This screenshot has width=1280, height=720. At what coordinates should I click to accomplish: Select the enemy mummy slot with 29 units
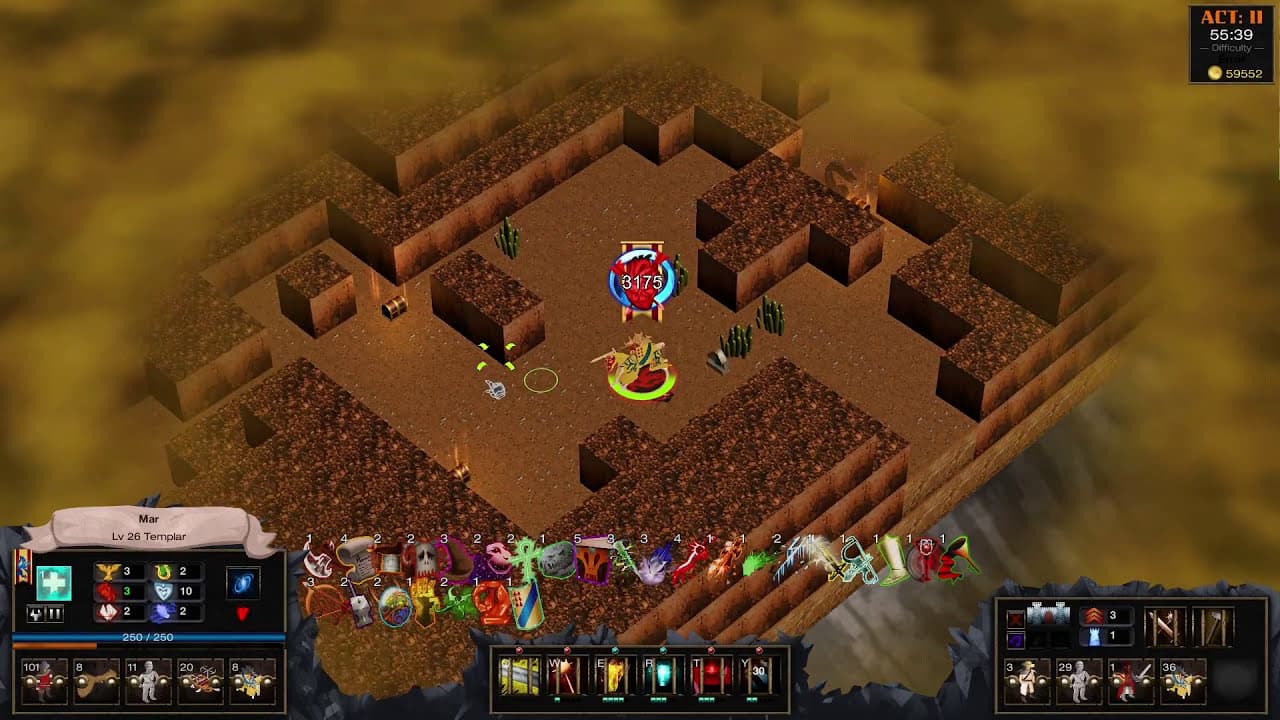(x=1079, y=680)
